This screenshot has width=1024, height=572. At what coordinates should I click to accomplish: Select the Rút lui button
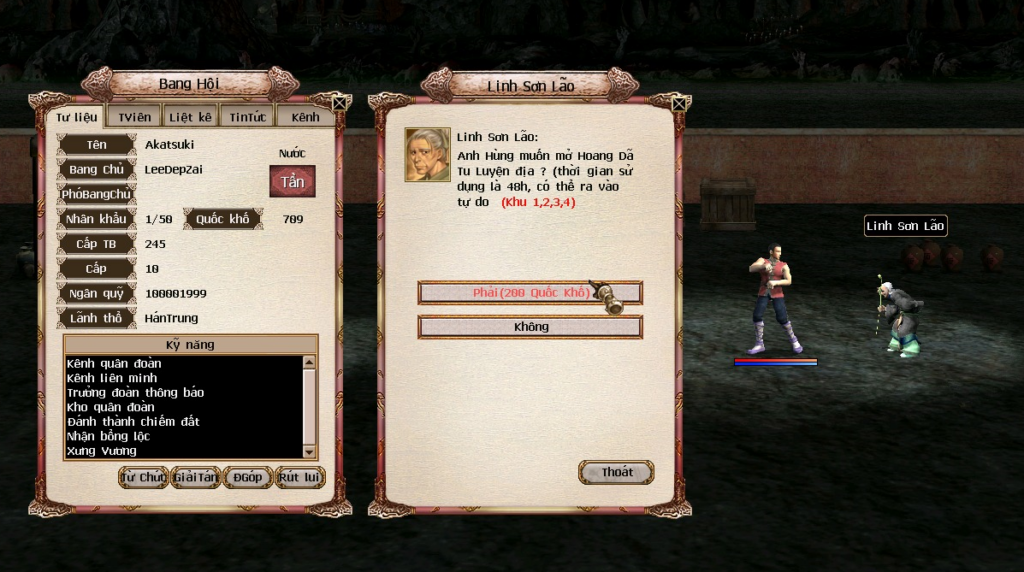(x=300, y=478)
